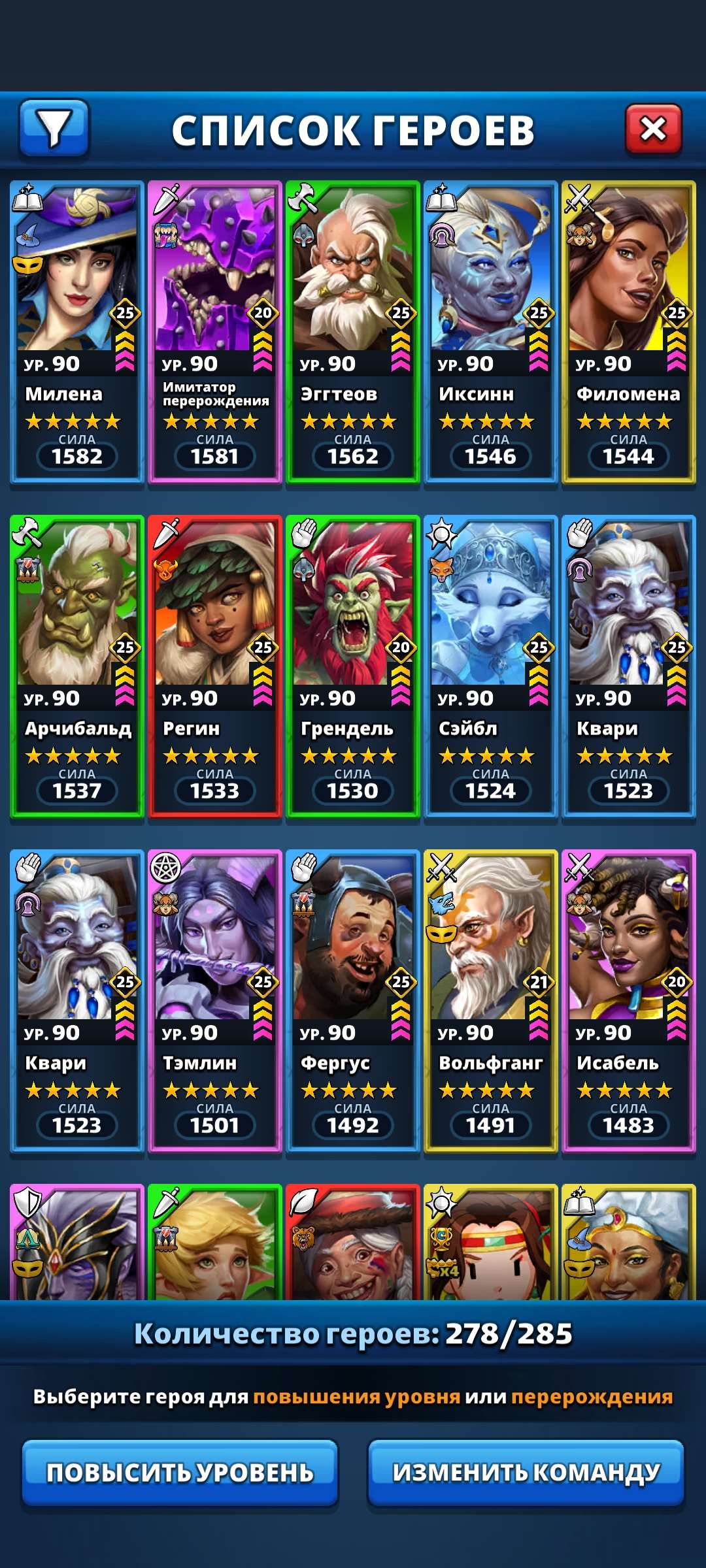Close the СПИСОК ГЕРОЕВ hero list
The width and height of the screenshot is (706, 1568).
(653, 129)
